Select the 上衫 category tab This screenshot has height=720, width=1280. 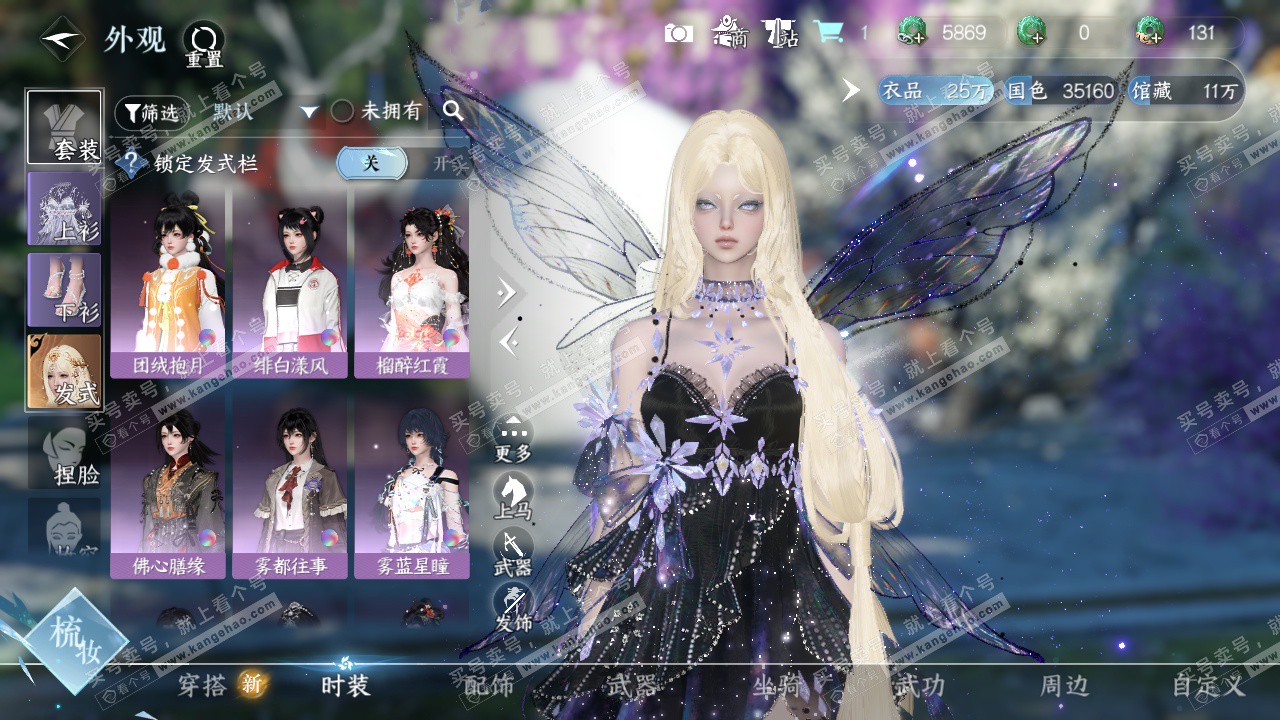[64, 209]
